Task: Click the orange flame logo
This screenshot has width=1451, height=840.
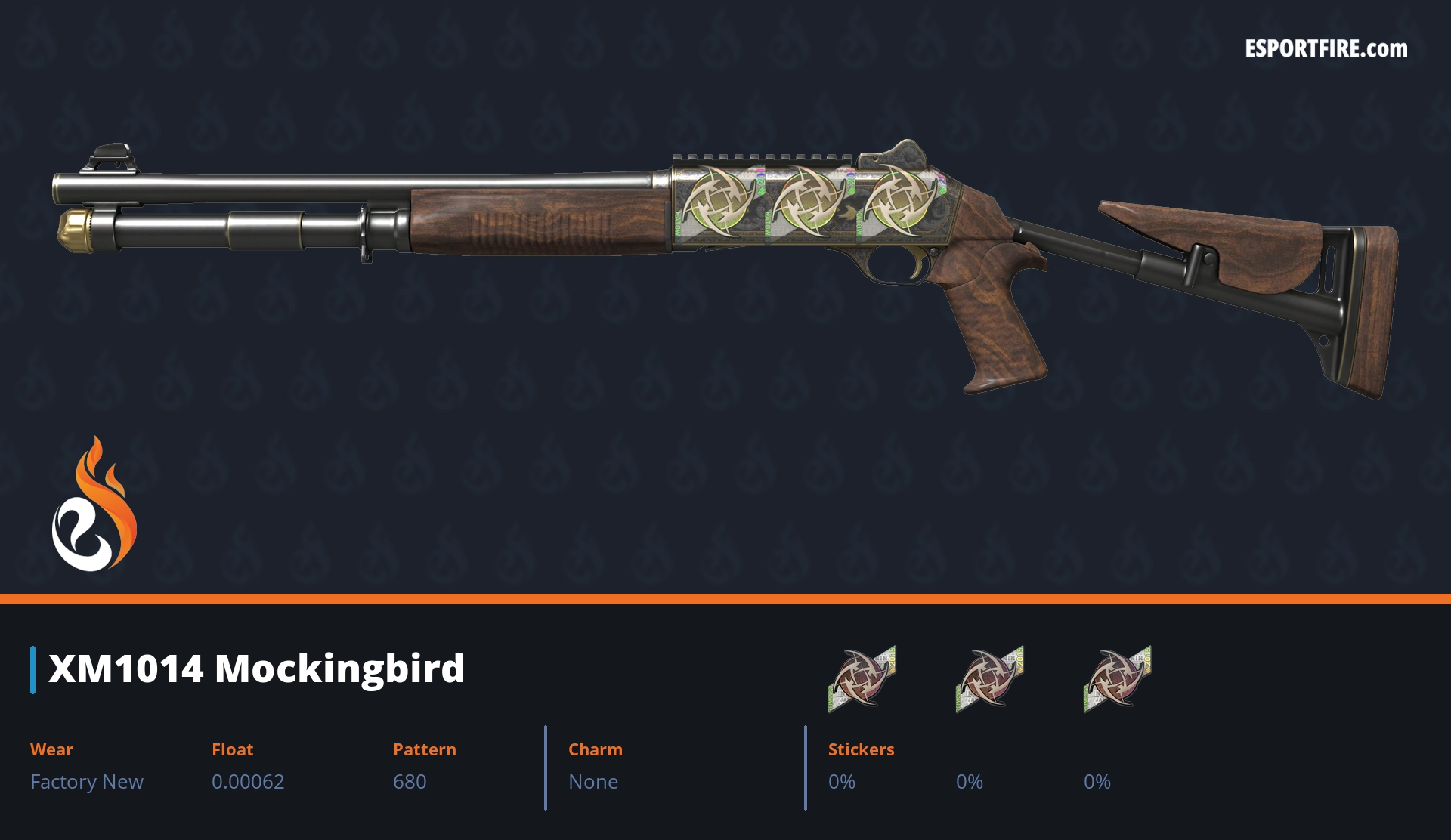Action: point(94,505)
